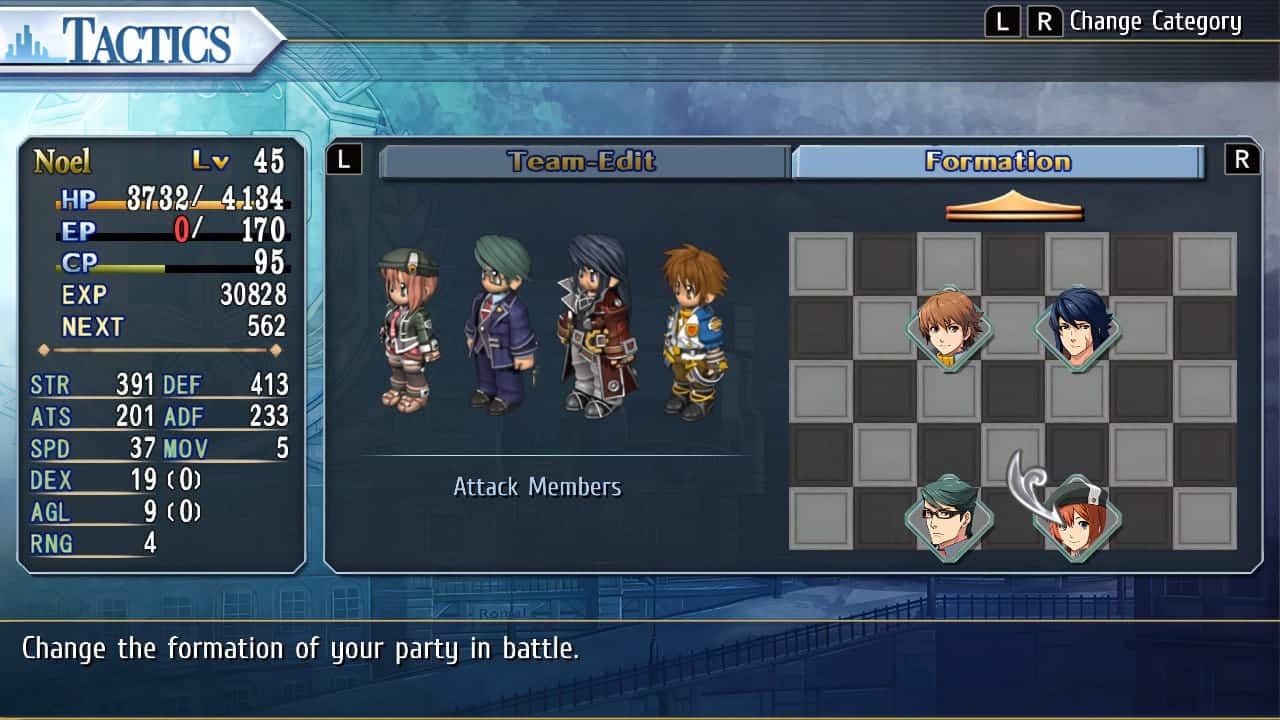
Task: Select the green-haired navy-suit party sprite
Action: 502,325
